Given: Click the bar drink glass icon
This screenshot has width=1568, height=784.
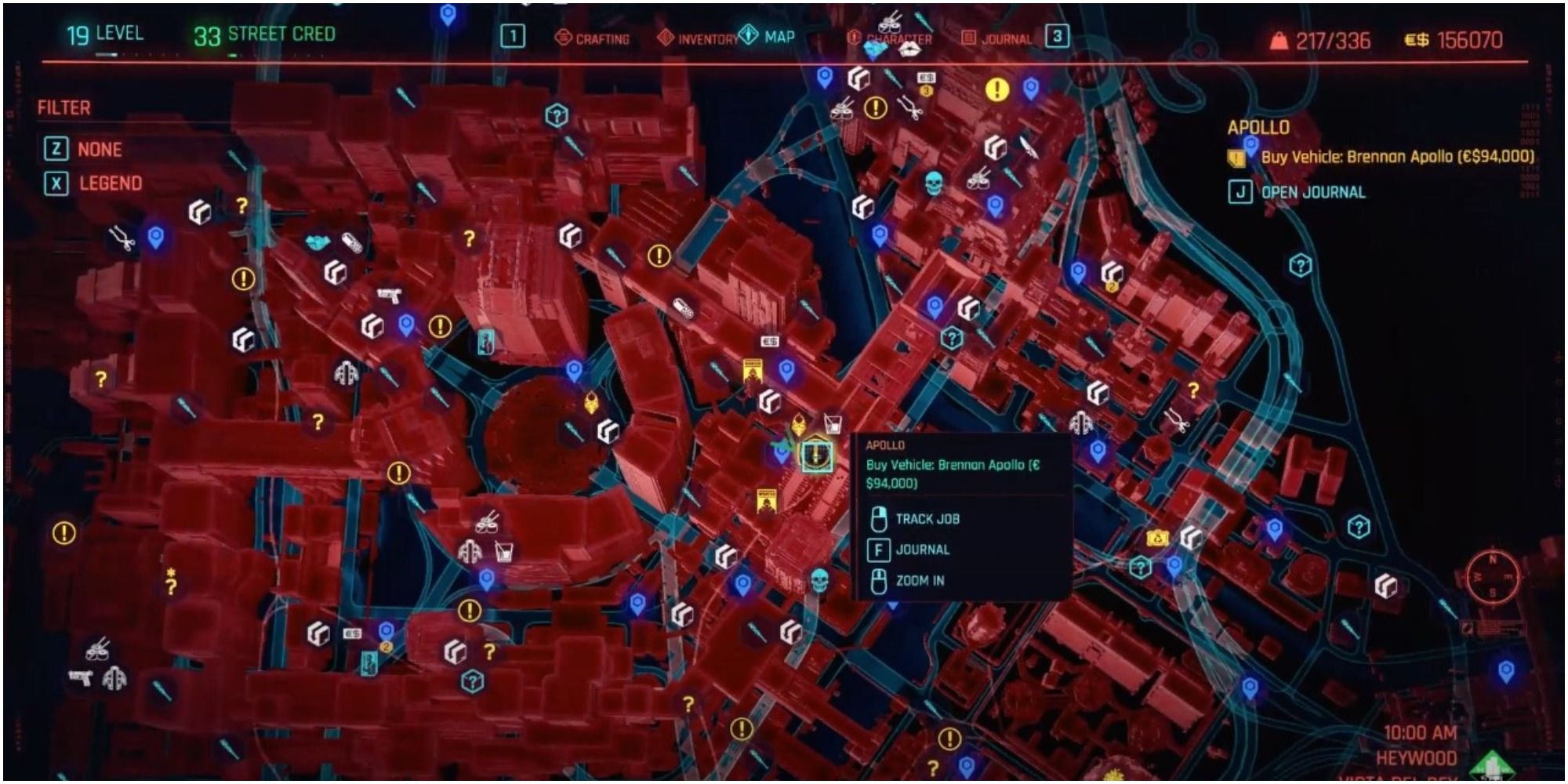Looking at the screenshot, I should pyautogui.click(x=504, y=553).
